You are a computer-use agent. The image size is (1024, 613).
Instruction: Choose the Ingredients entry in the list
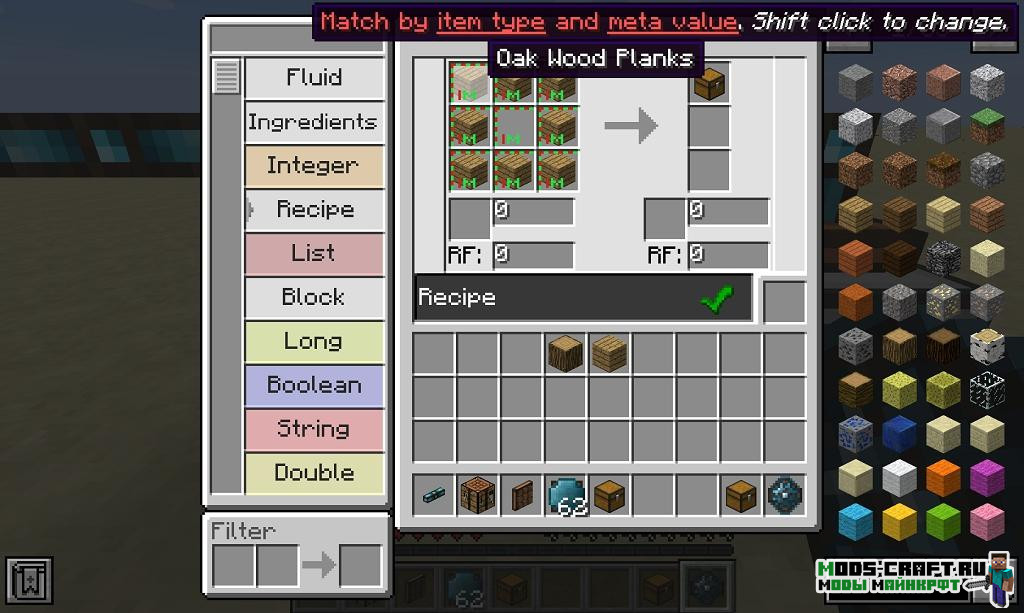pyautogui.click(x=314, y=122)
